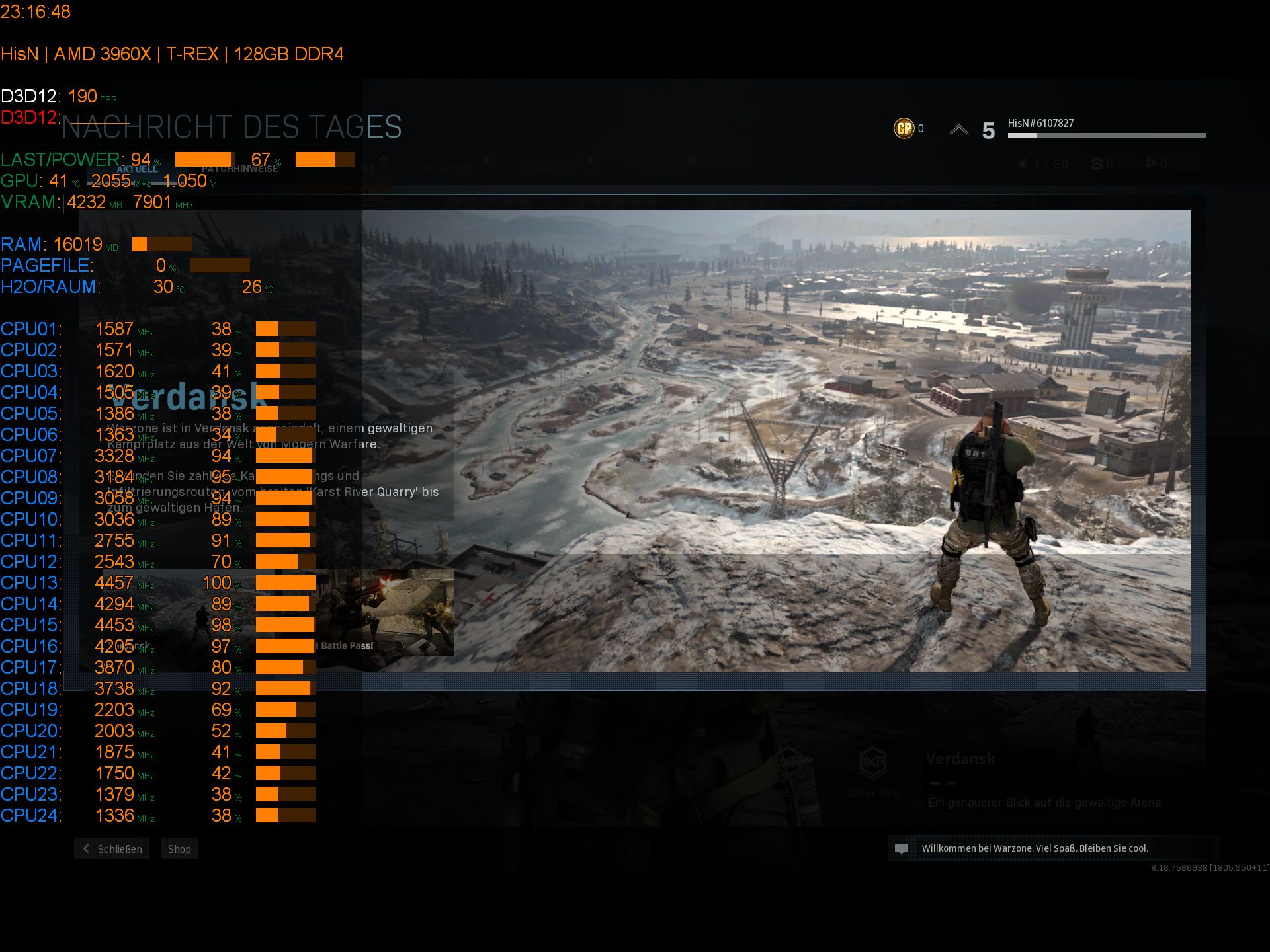Click the HisN#6107827 player name
1270x952 pixels.
(x=1040, y=122)
